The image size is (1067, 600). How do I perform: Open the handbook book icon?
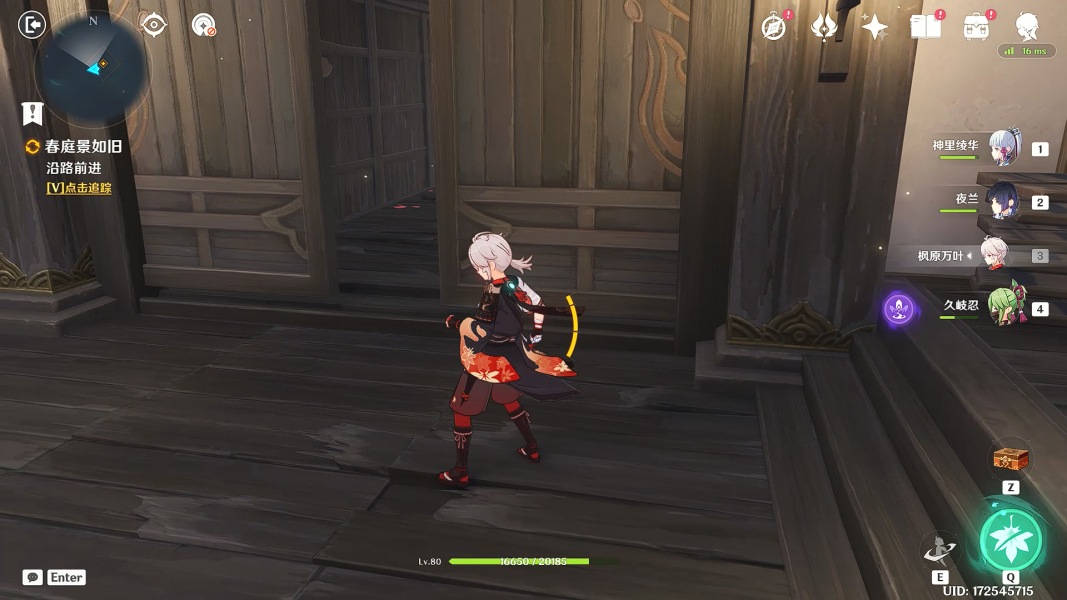(926, 27)
